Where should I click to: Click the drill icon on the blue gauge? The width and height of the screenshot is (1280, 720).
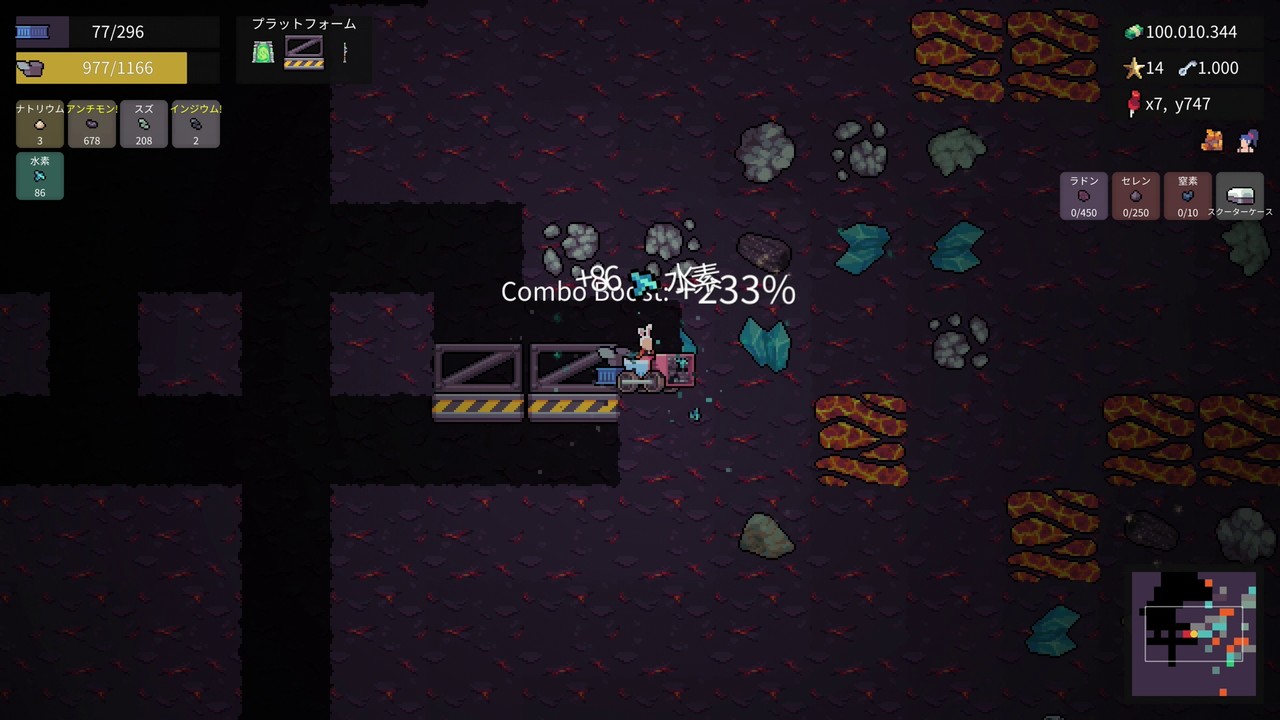click(35, 31)
